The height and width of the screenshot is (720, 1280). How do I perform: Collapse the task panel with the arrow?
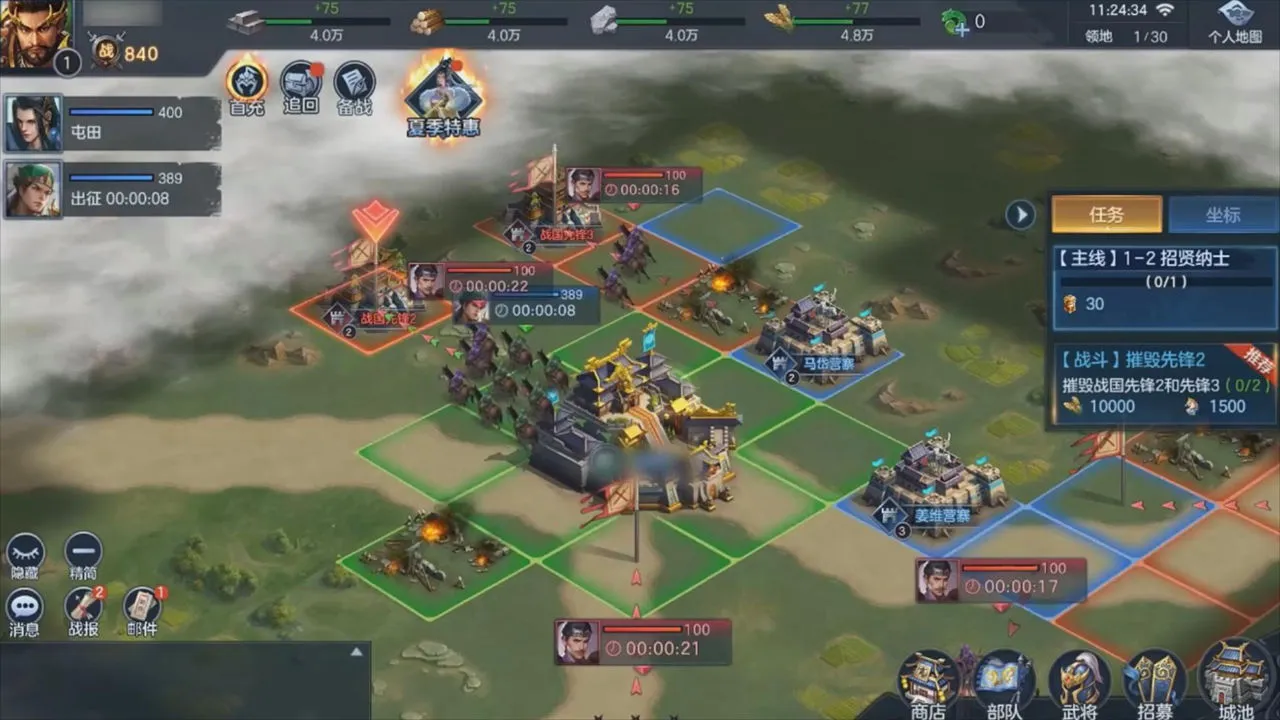[1020, 214]
